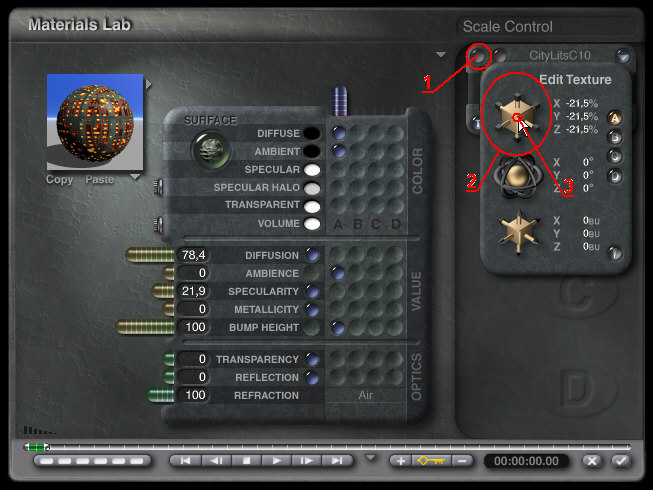
Task: Click the Volume color swatch
Action: 312,224
